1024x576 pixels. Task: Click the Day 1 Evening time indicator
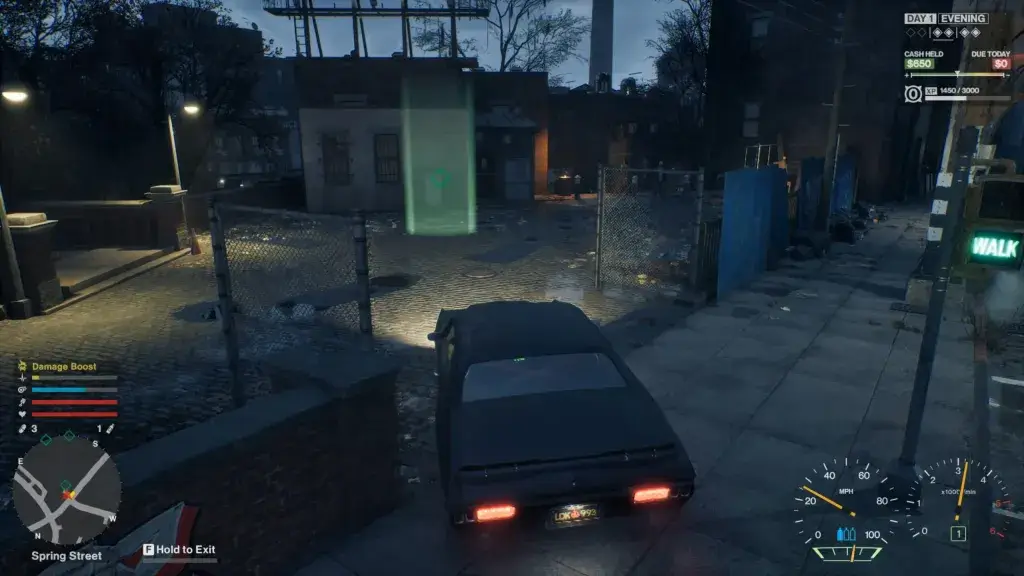coord(945,18)
